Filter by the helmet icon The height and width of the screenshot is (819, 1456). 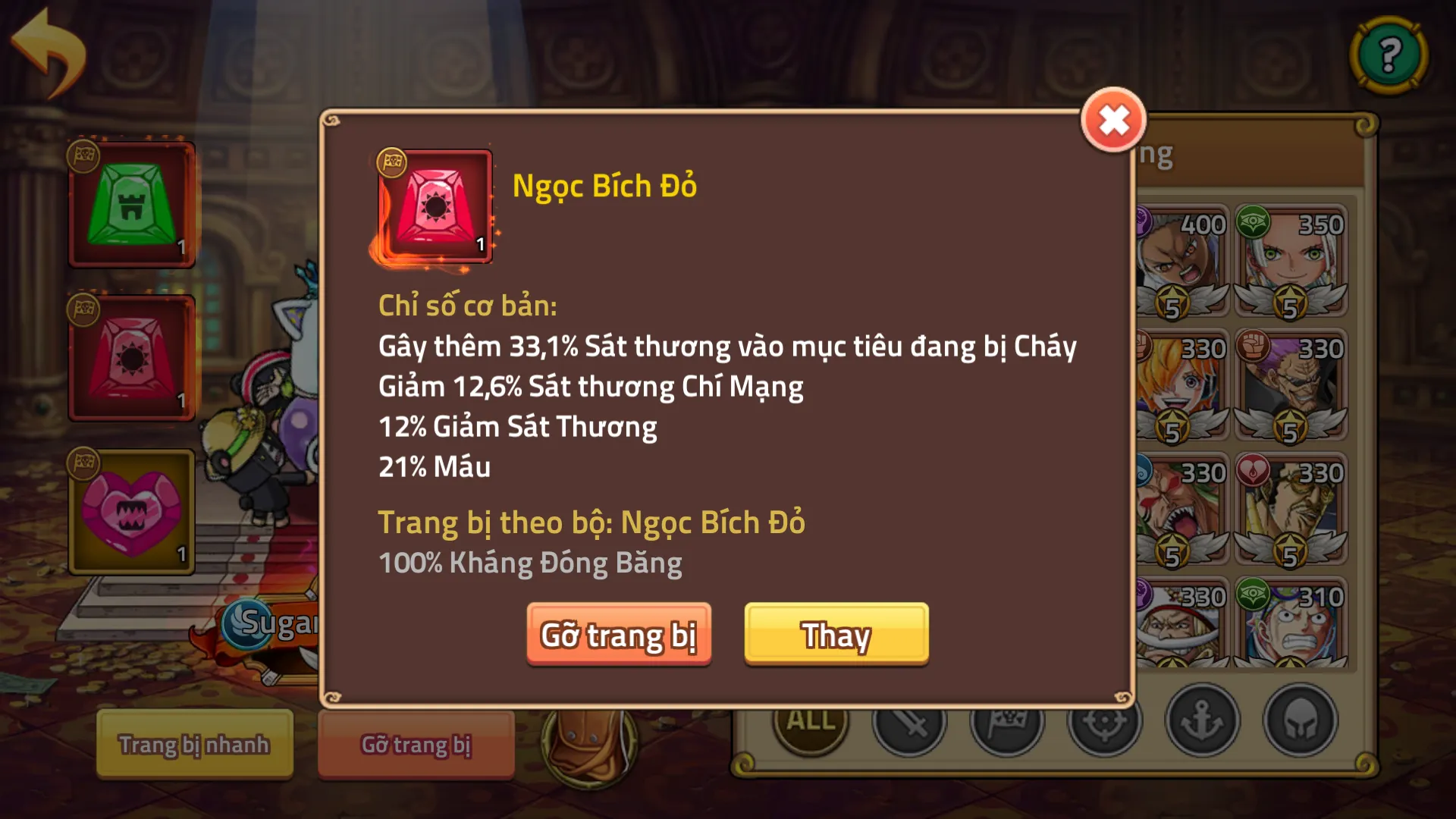(1300, 720)
